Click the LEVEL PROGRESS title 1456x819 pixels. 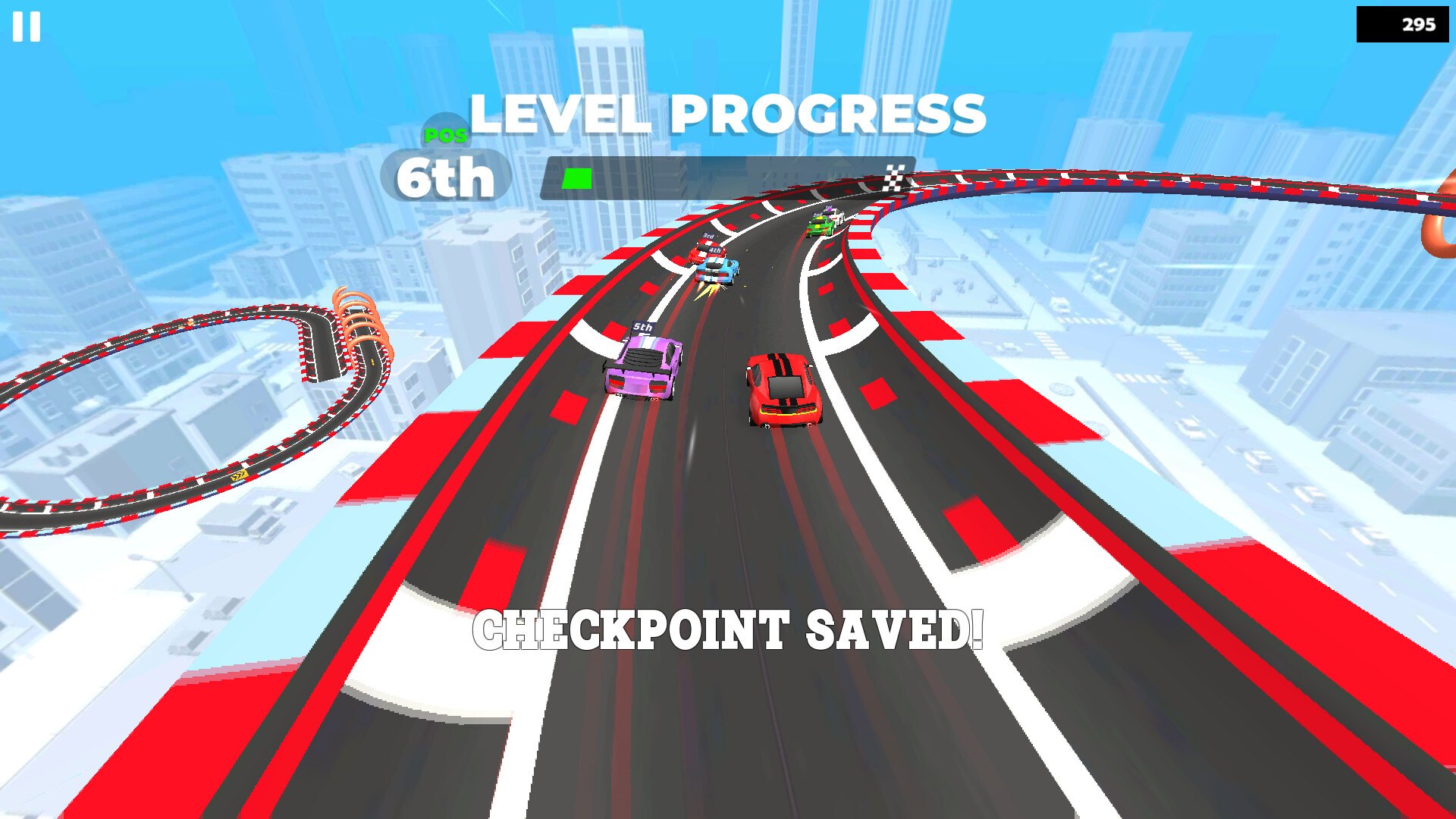click(x=728, y=114)
